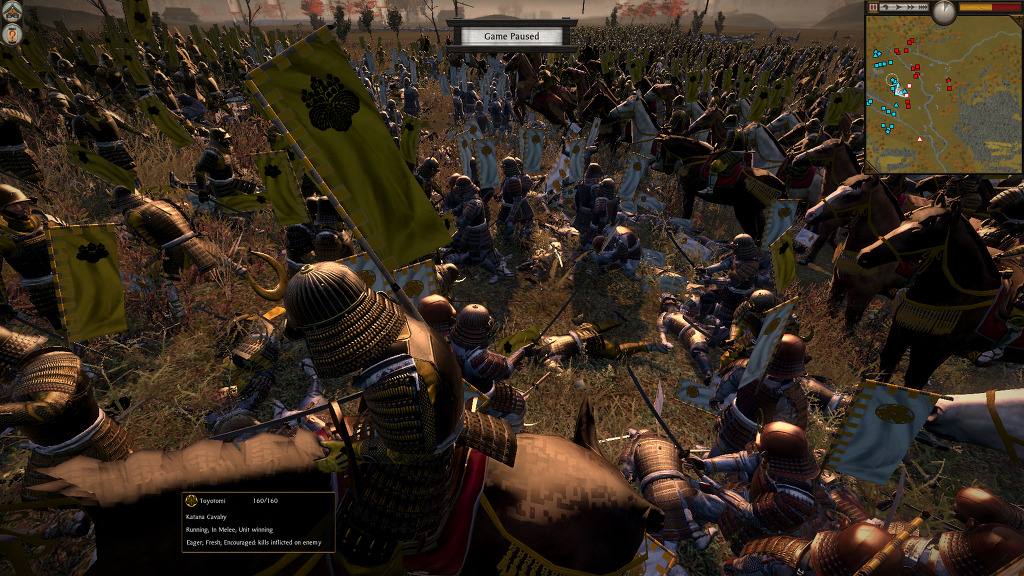The image size is (1024, 576).
Task: Expand minimap using the plus corner button
Action: 1018,20
